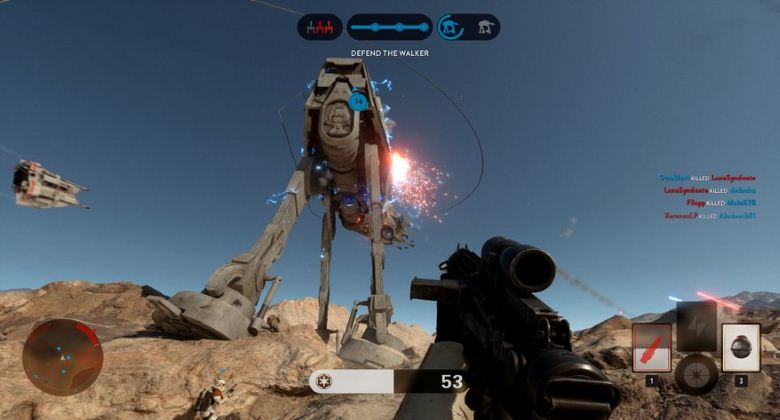Click the kill feed list
780x420 pixels.
[709, 196]
